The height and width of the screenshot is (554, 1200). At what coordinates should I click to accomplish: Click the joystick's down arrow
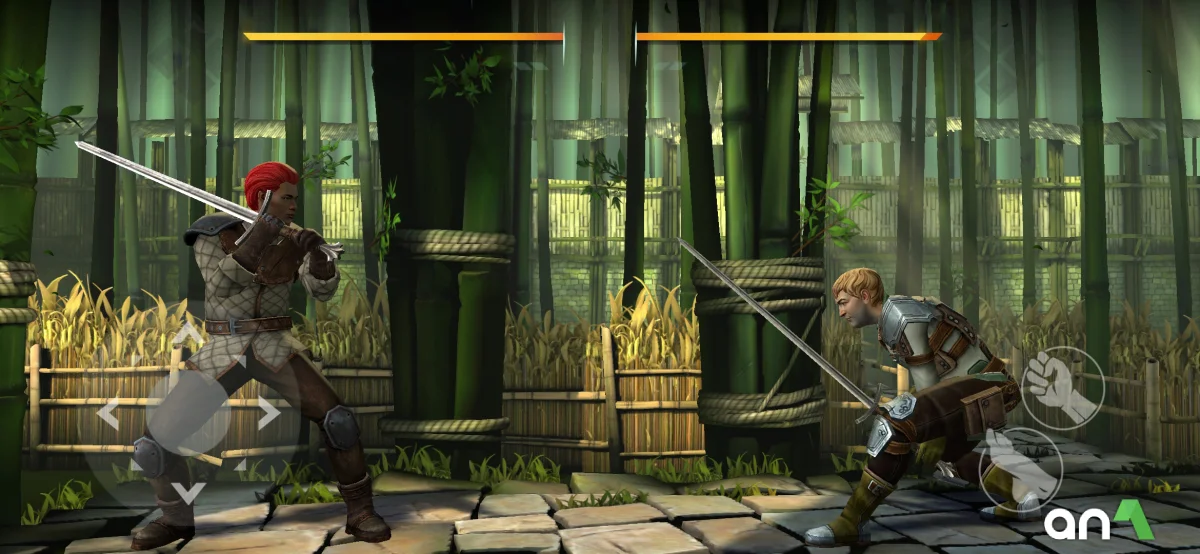point(188,491)
